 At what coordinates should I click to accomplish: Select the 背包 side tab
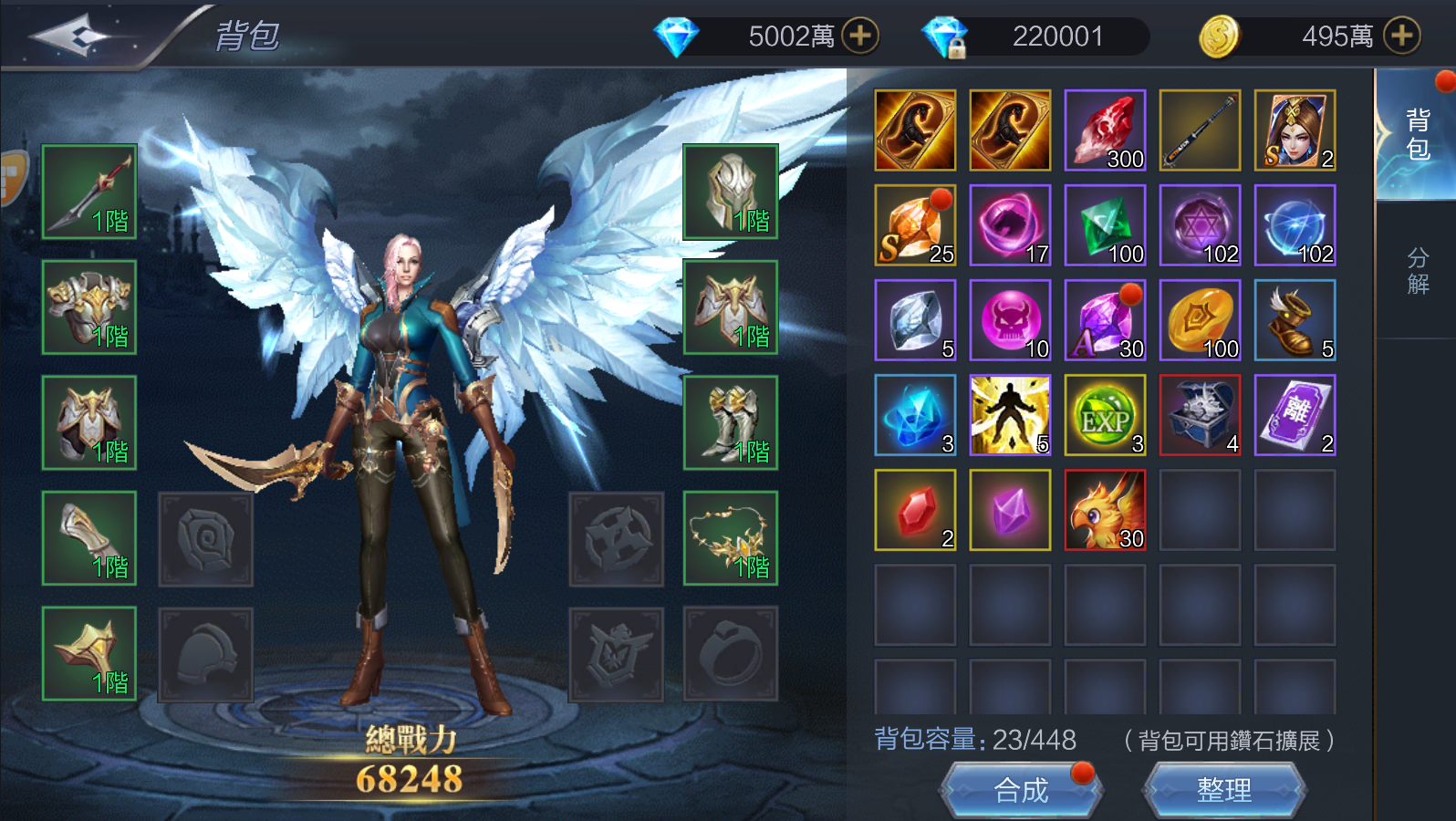tap(1417, 134)
